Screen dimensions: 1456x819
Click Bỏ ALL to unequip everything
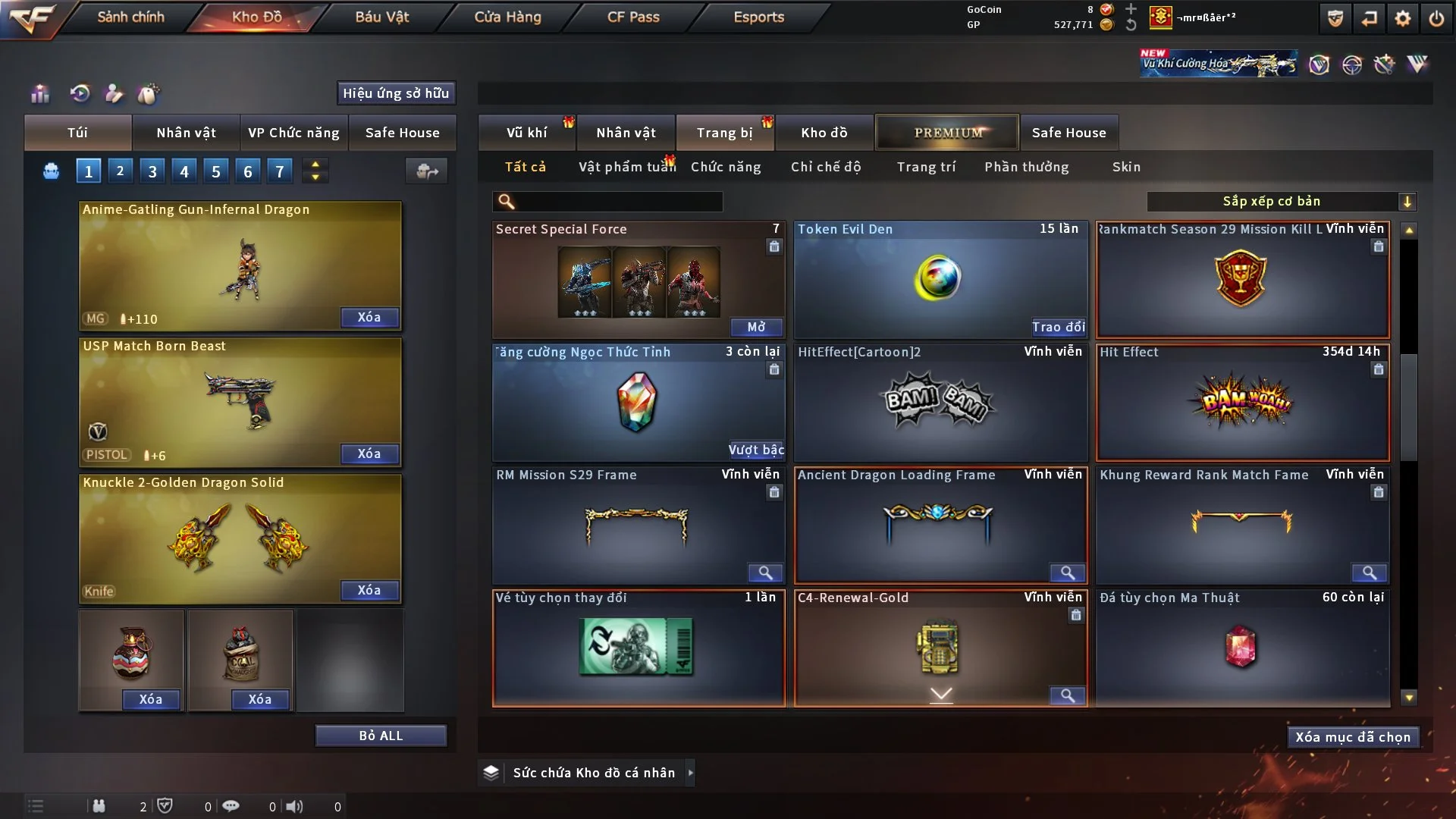coord(381,736)
